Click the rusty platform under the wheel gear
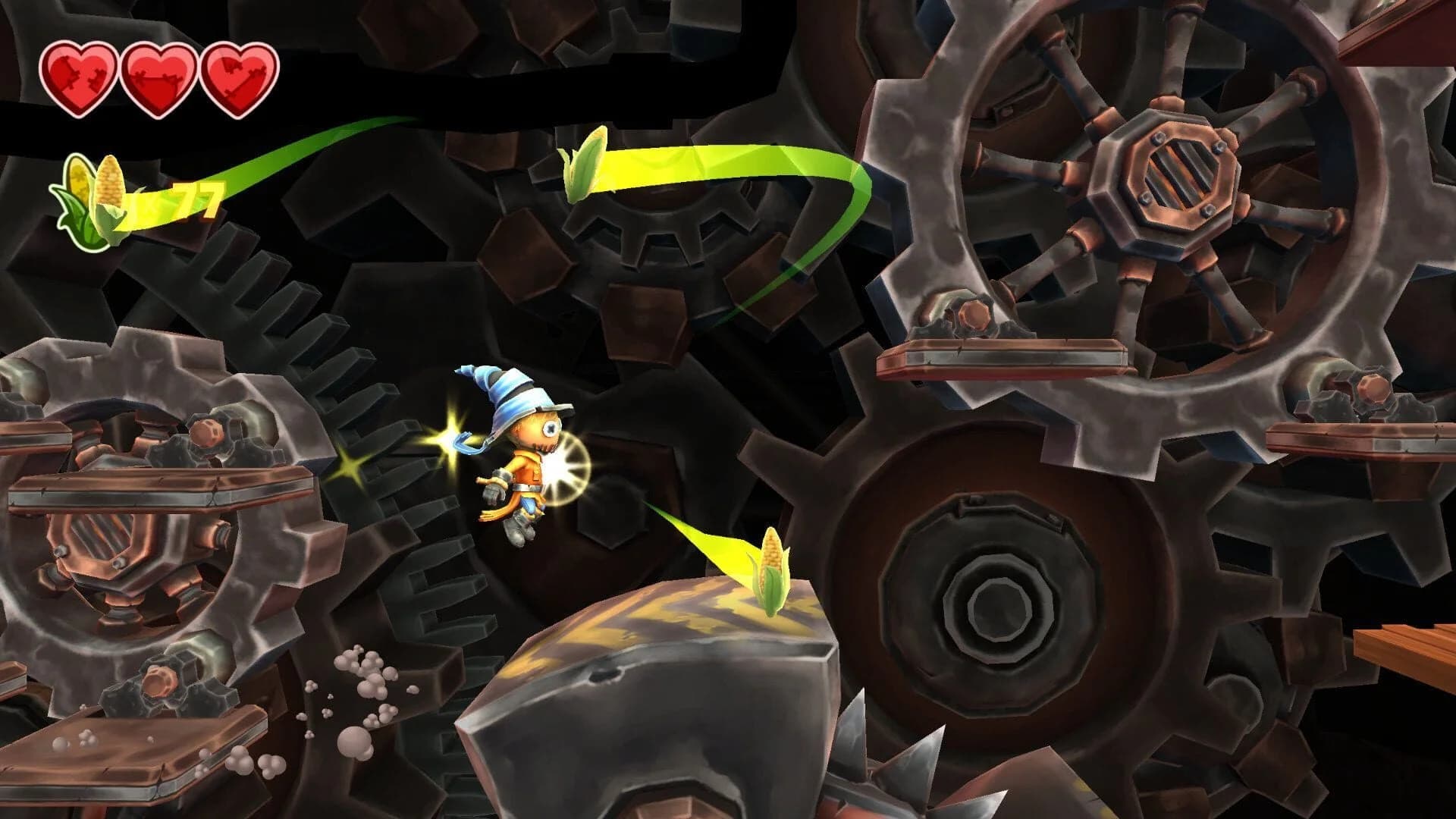Viewport: 1456px width, 819px height. coord(1009,356)
